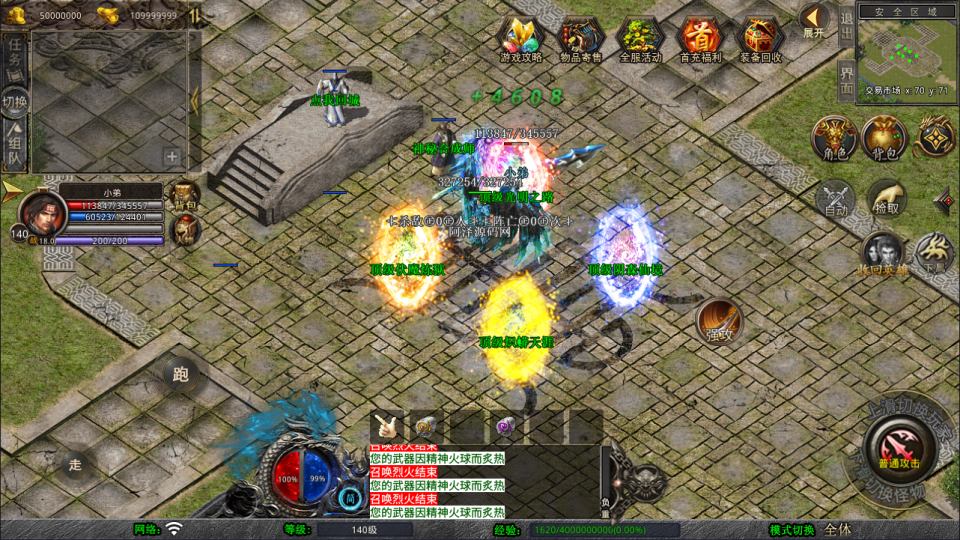Tap the 拾取 pickup button
Image resolution: width=960 pixels, height=540 pixels.
point(886,198)
